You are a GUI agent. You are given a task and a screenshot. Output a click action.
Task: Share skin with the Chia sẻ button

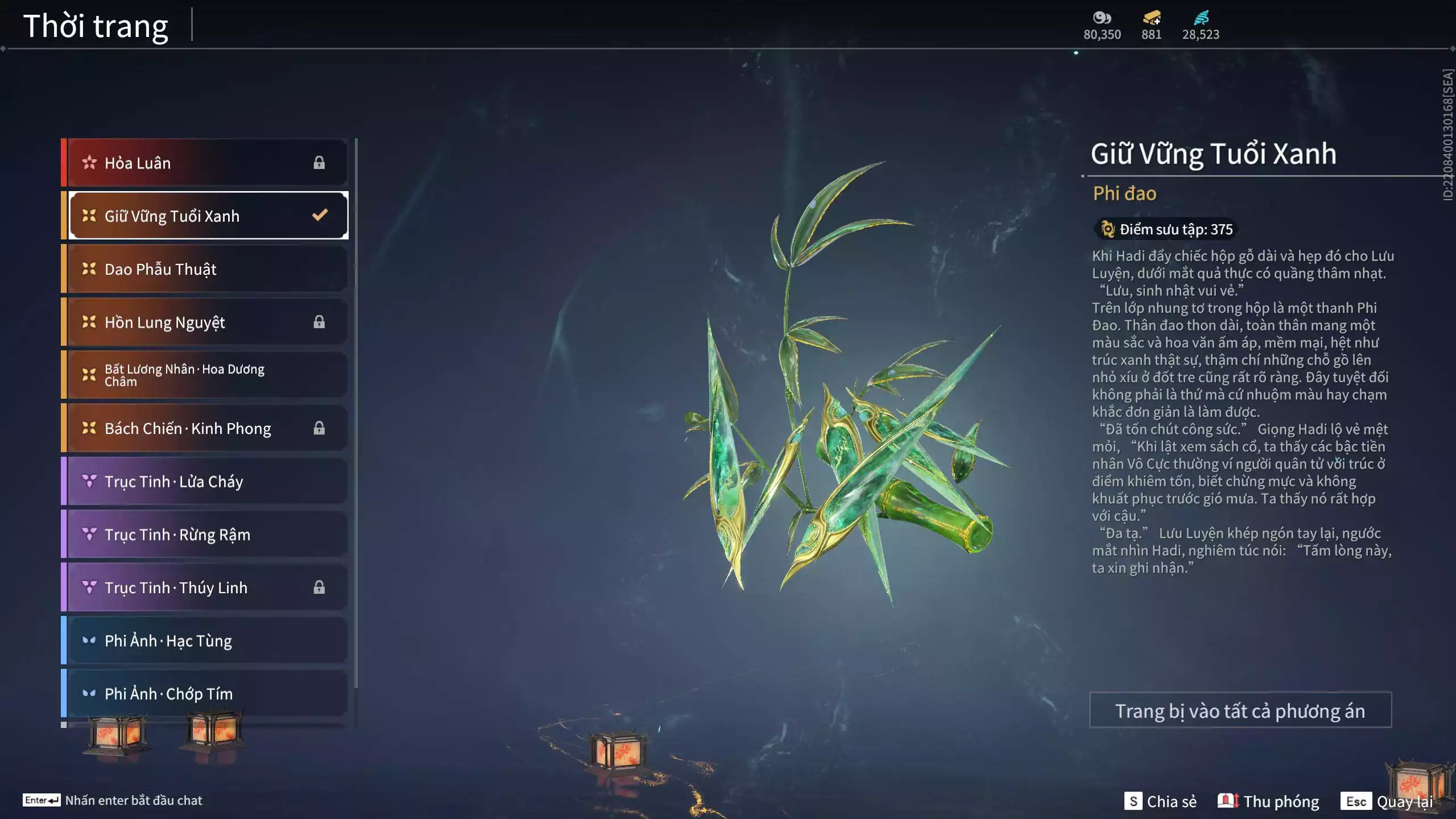pos(1160,801)
